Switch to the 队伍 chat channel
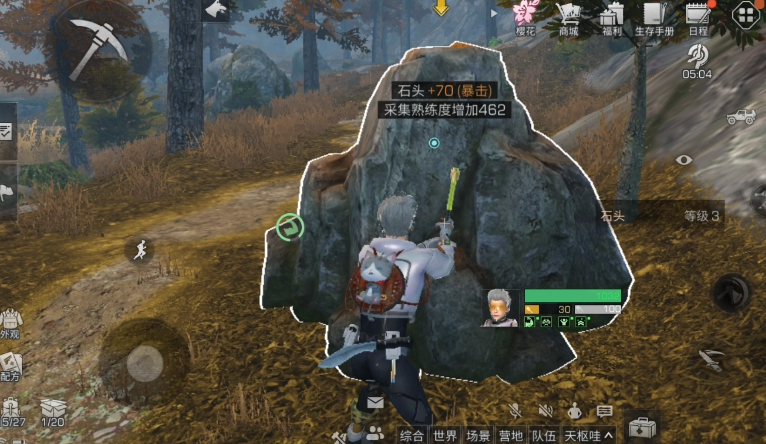766x444 pixels. (544, 435)
